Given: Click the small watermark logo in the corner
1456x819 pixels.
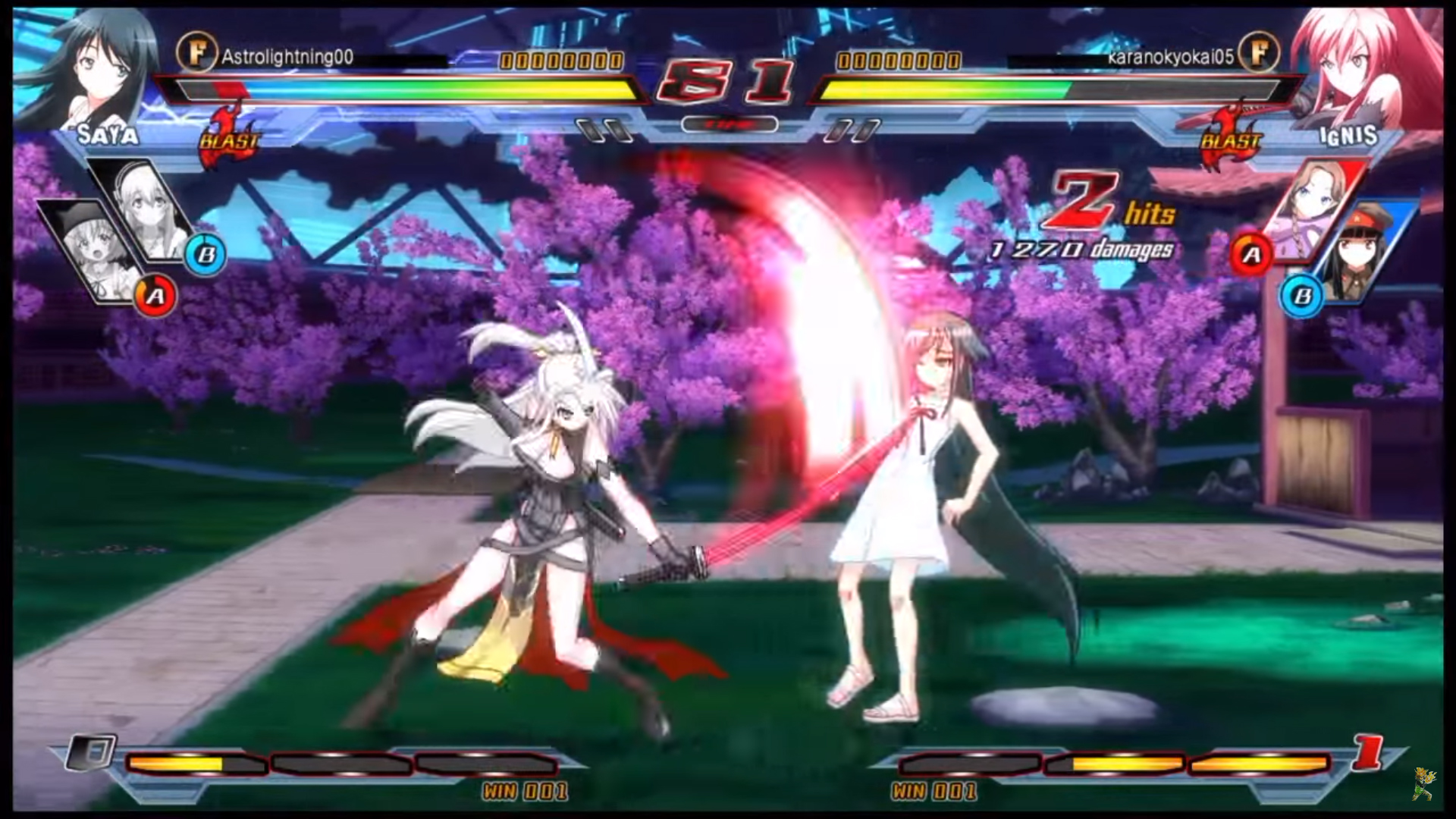Looking at the screenshot, I should coord(1425,783).
